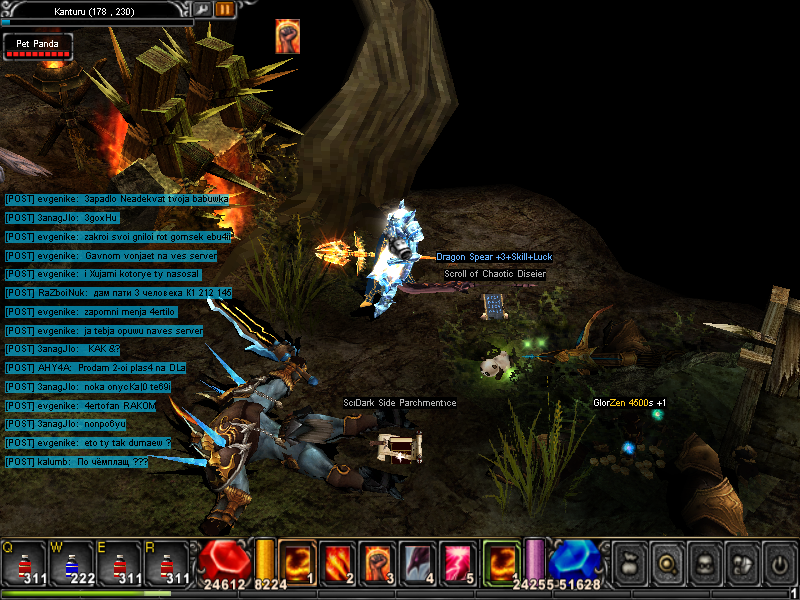
Task: Select the Pet Panda status panel
Action: click(x=38, y=46)
